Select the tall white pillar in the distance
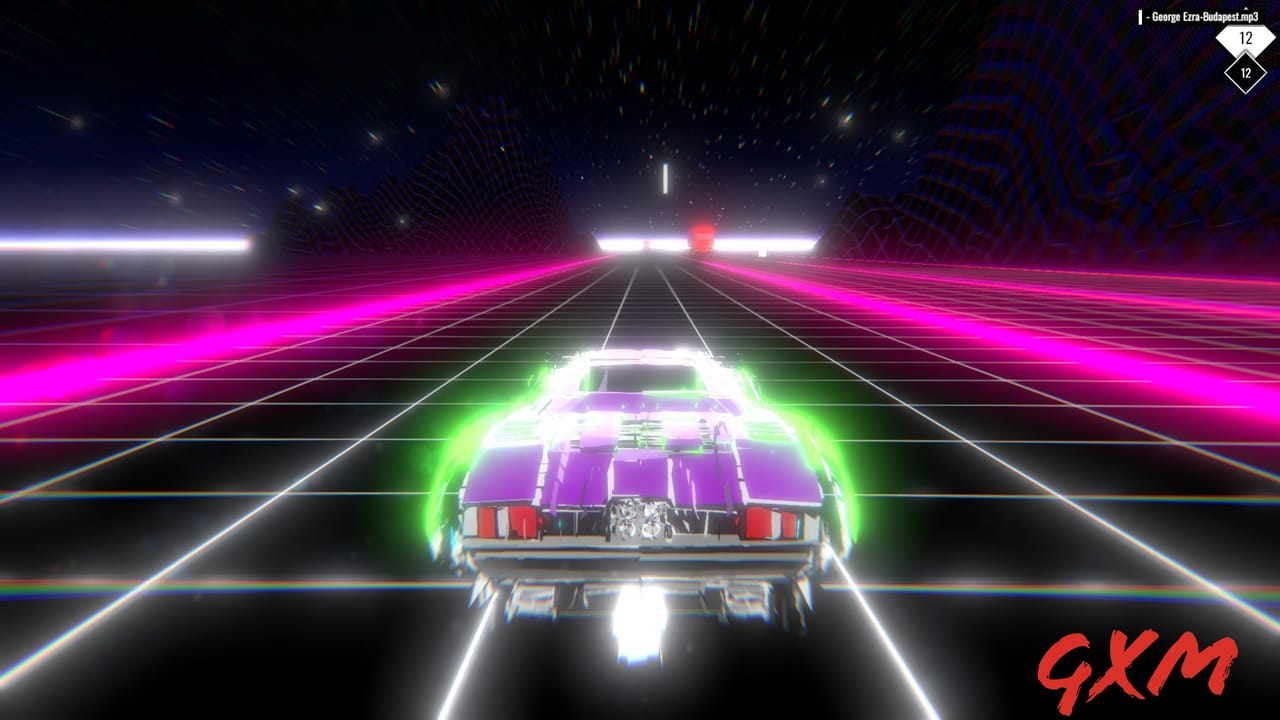Viewport: 1280px width, 720px height. [x=666, y=177]
